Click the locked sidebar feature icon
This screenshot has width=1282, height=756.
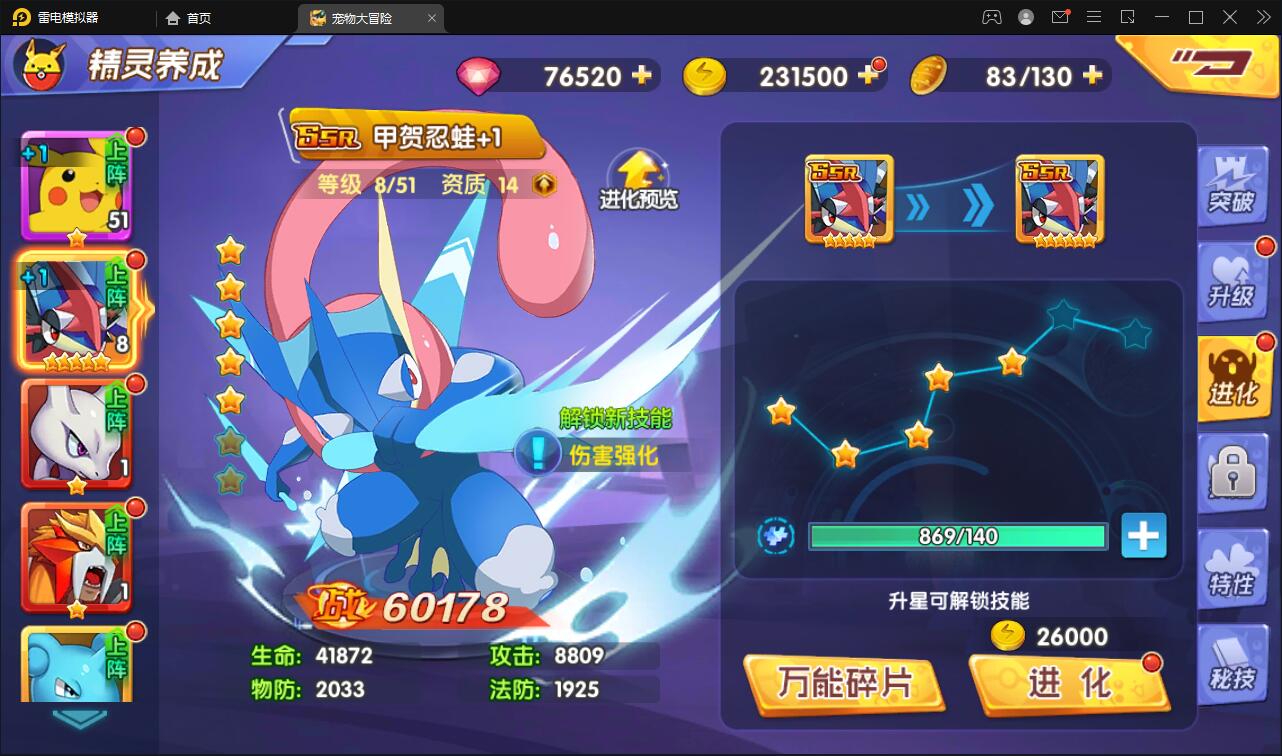[x=1233, y=474]
